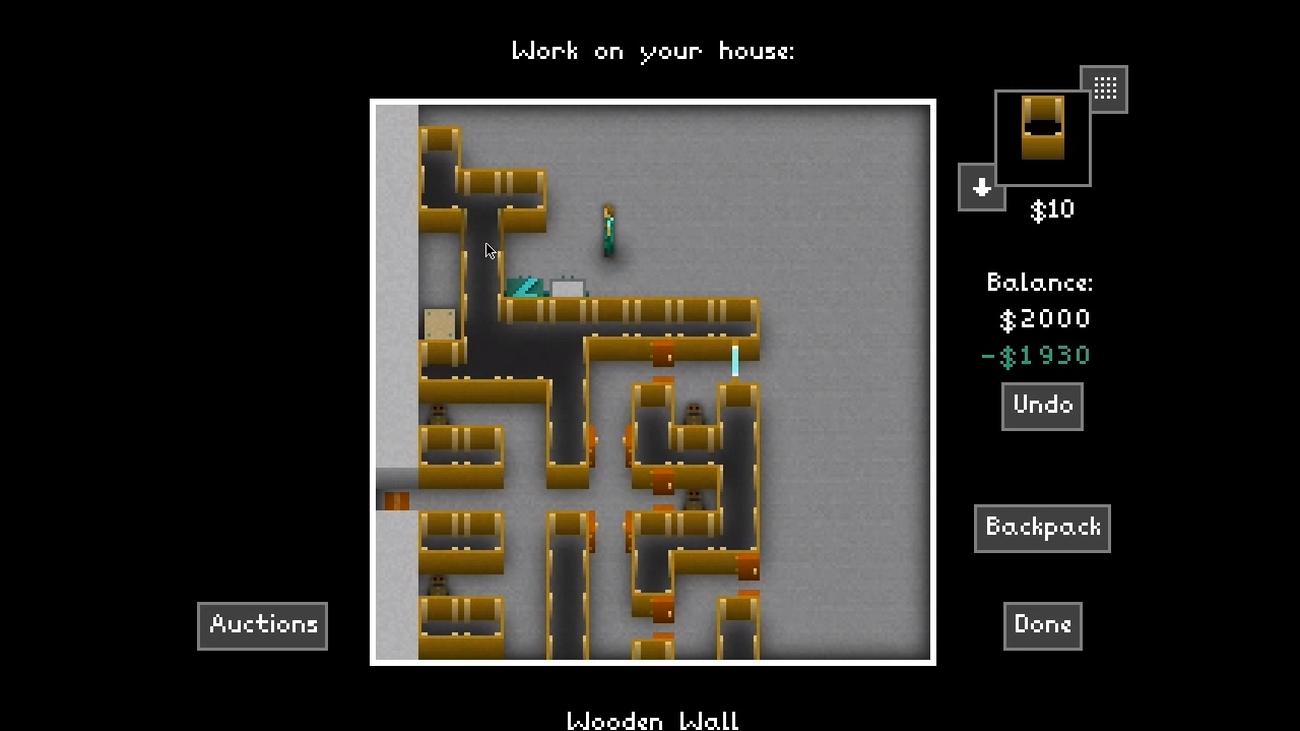Click the Done button
The height and width of the screenshot is (731, 1300).
(x=1042, y=625)
